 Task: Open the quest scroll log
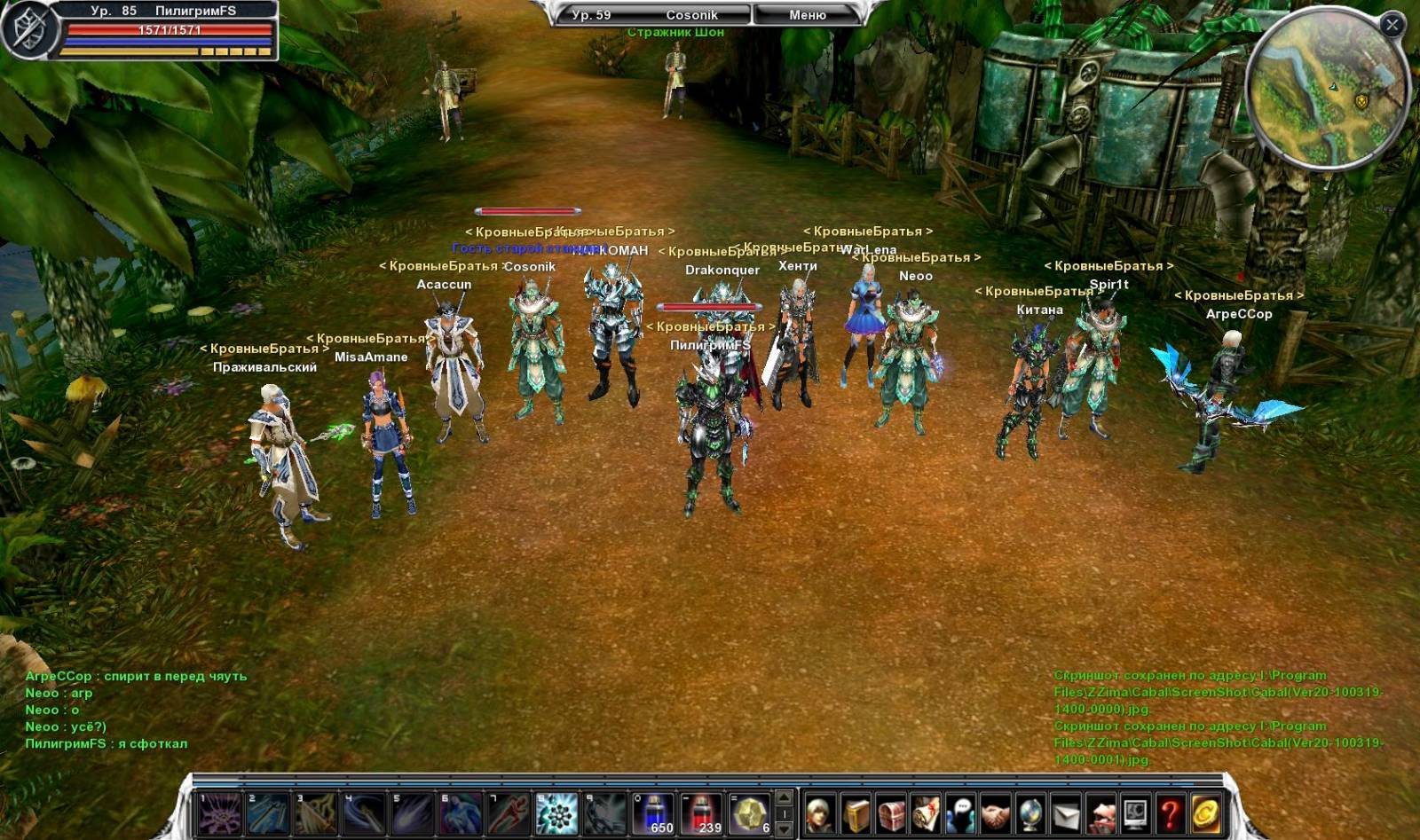click(925, 814)
